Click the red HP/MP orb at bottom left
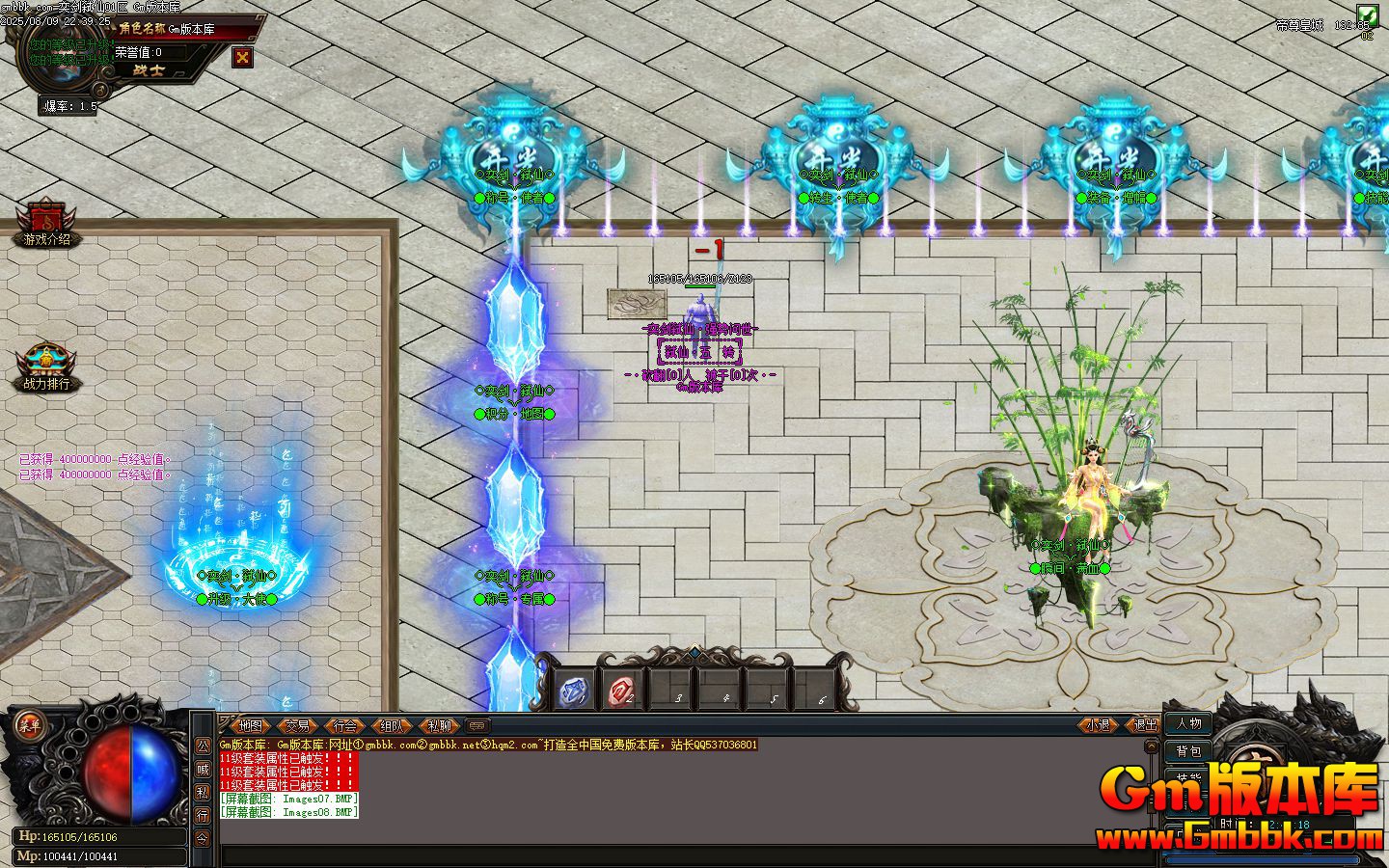Image resolution: width=1389 pixels, height=868 pixels. [x=109, y=772]
